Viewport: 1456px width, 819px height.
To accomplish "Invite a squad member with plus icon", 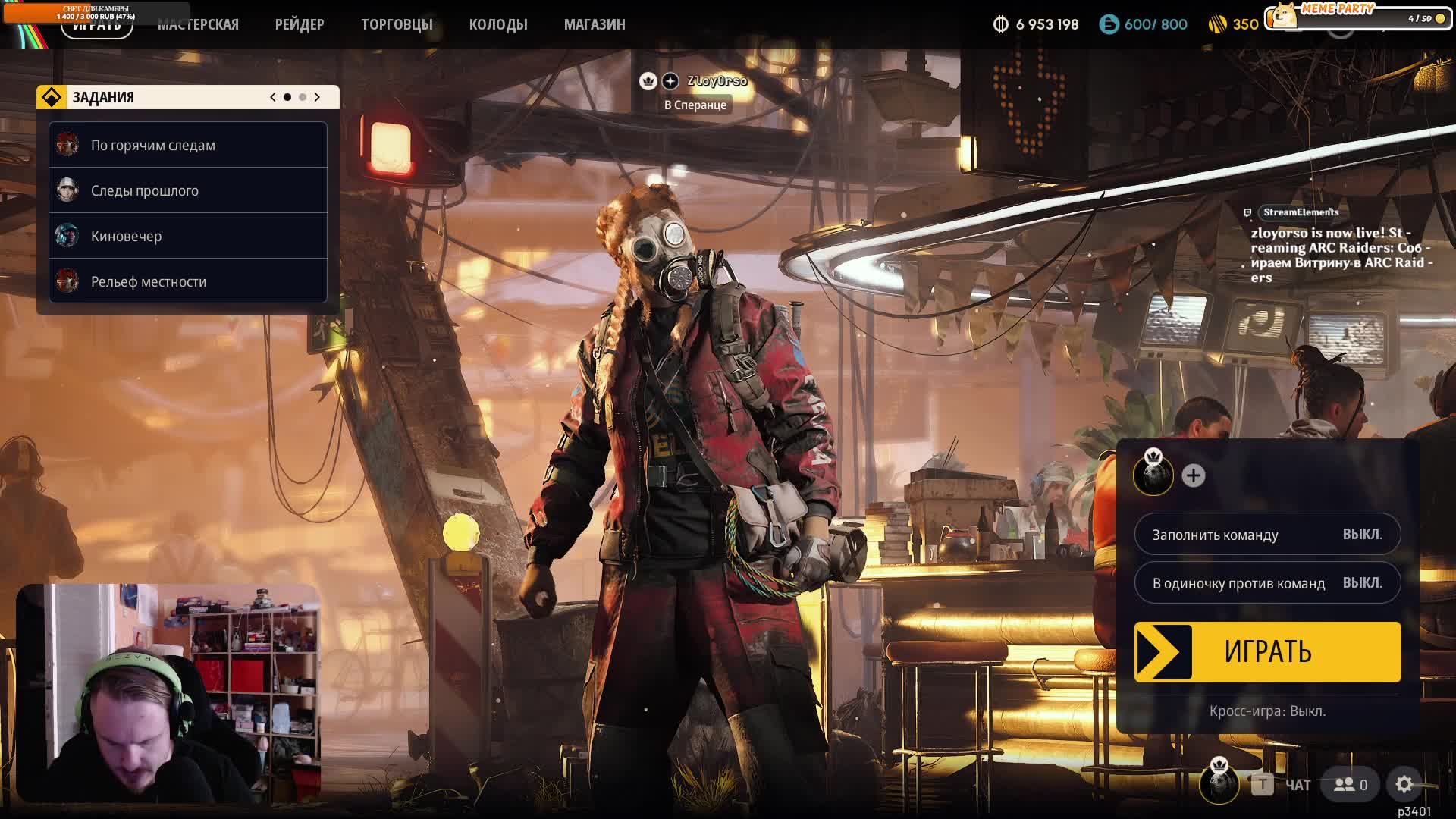I will 1193,475.
